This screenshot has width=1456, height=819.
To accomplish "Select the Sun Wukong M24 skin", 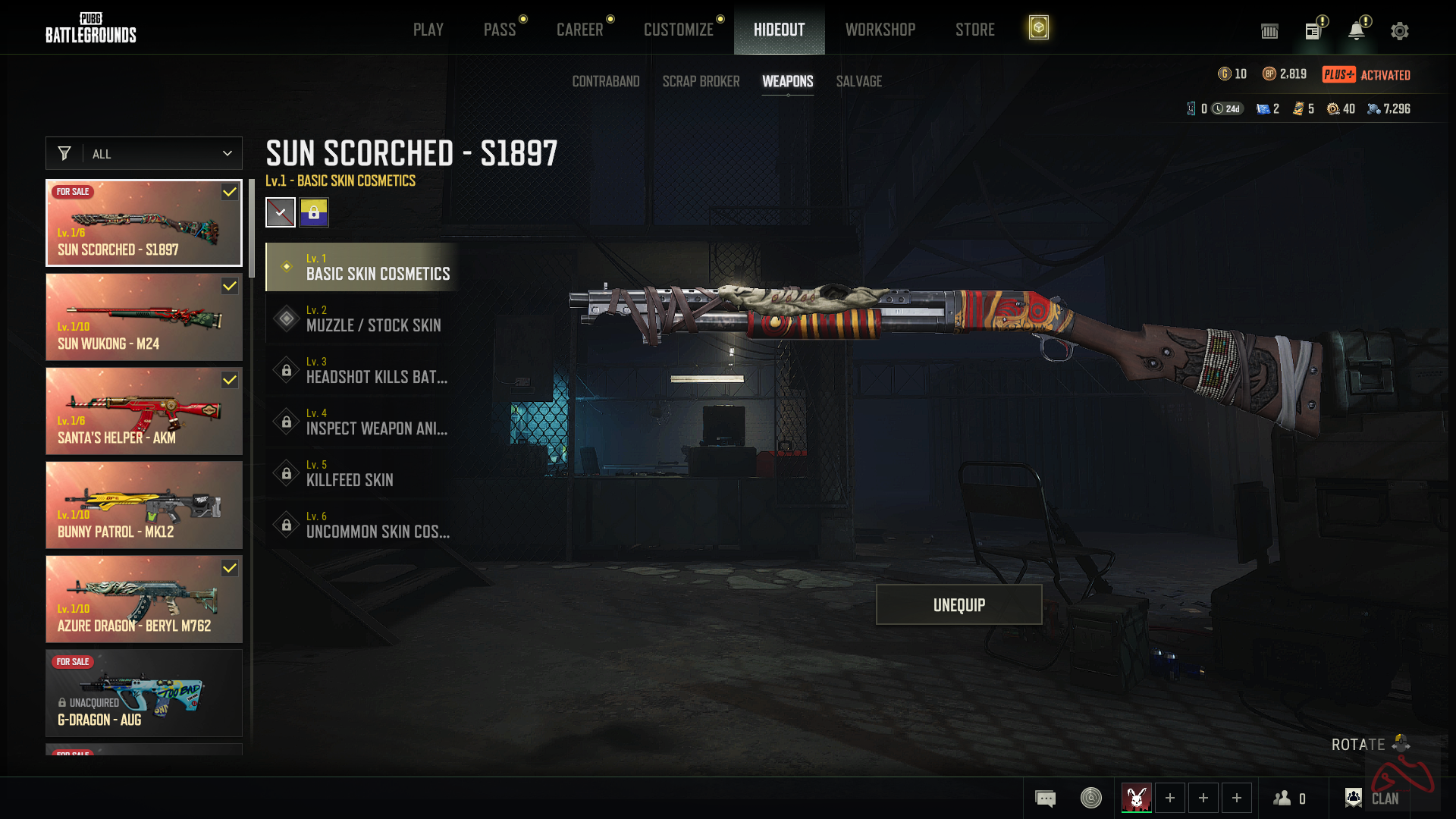I will pos(144,317).
